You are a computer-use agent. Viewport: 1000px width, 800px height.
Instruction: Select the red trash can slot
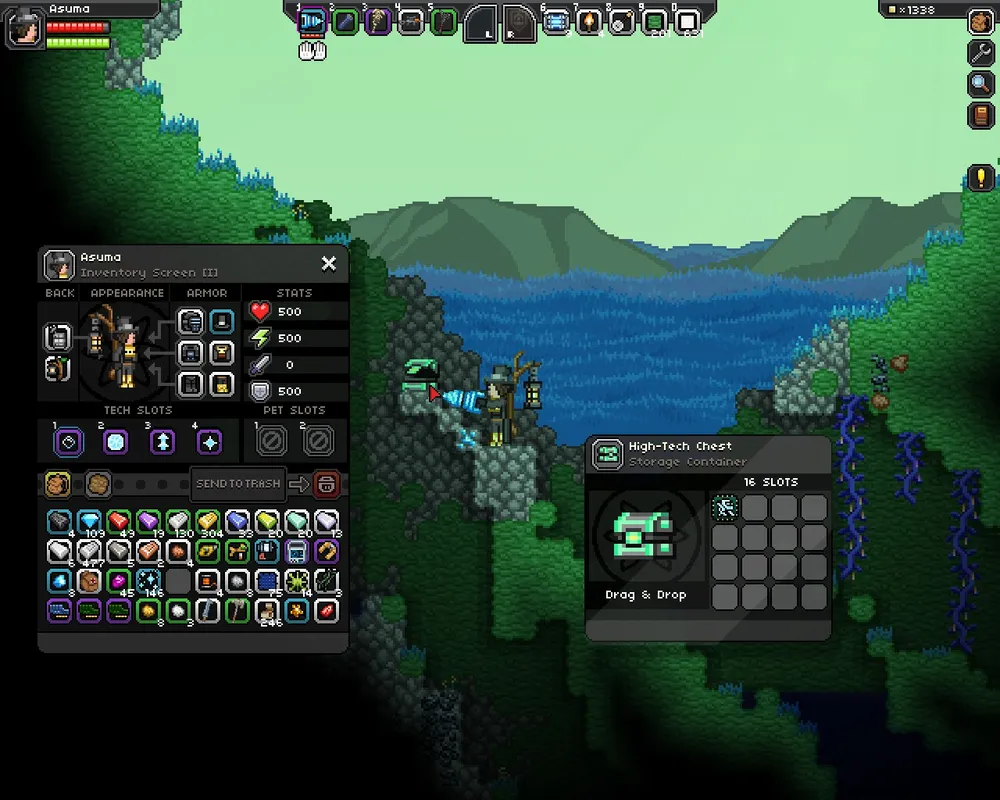coord(326,485)
